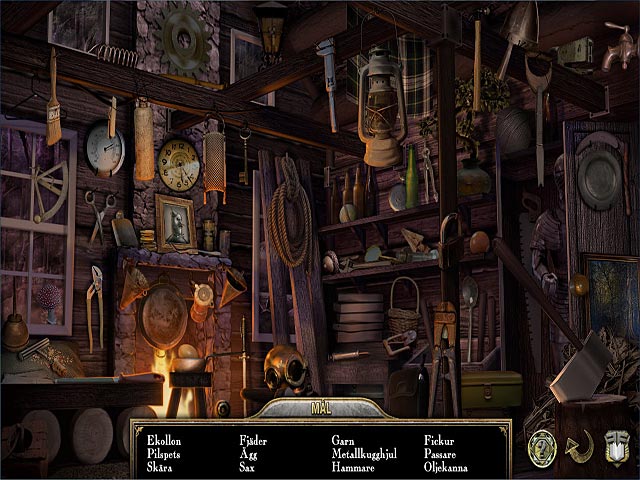
Task: Select Ekollon in the item list
Action: pos(164,439)
